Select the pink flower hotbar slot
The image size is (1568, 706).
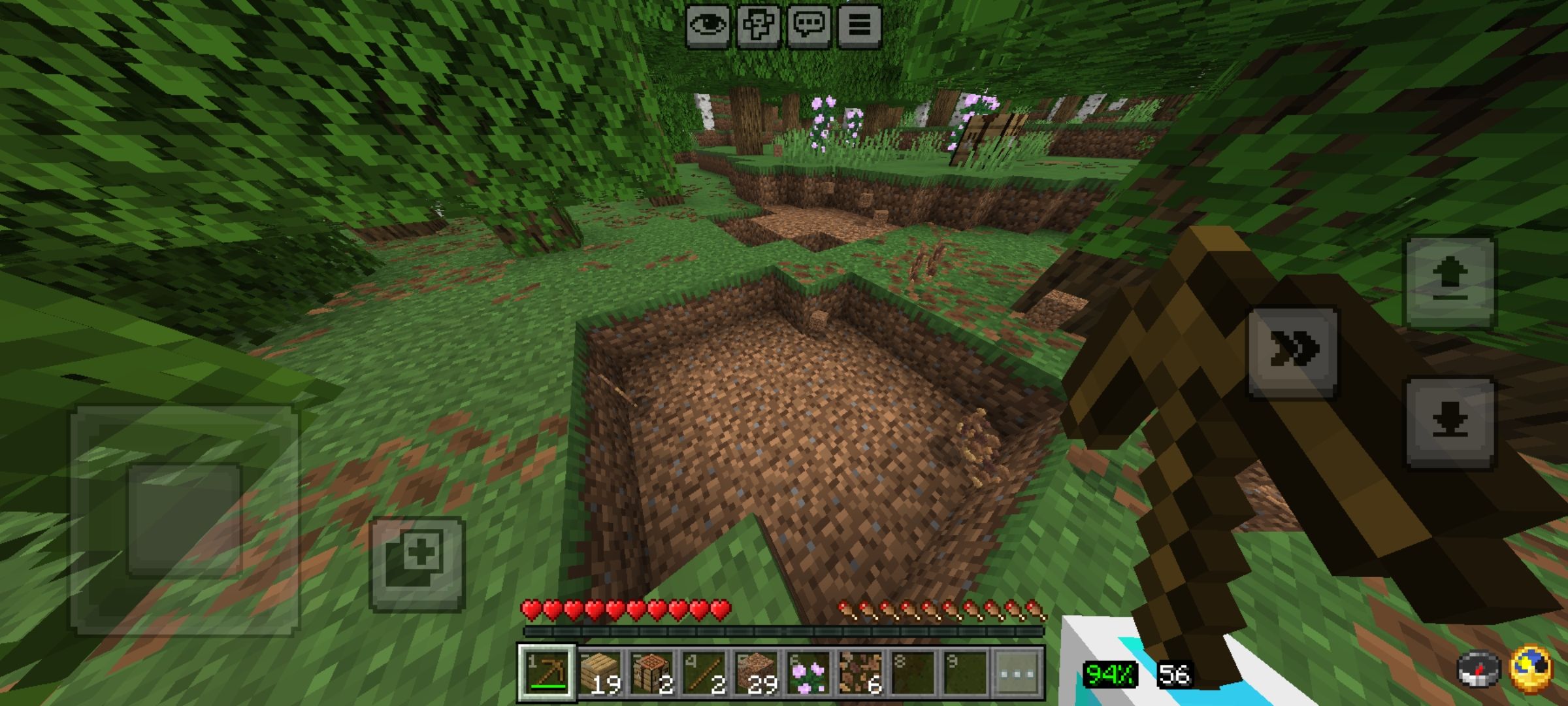(809, 673)
